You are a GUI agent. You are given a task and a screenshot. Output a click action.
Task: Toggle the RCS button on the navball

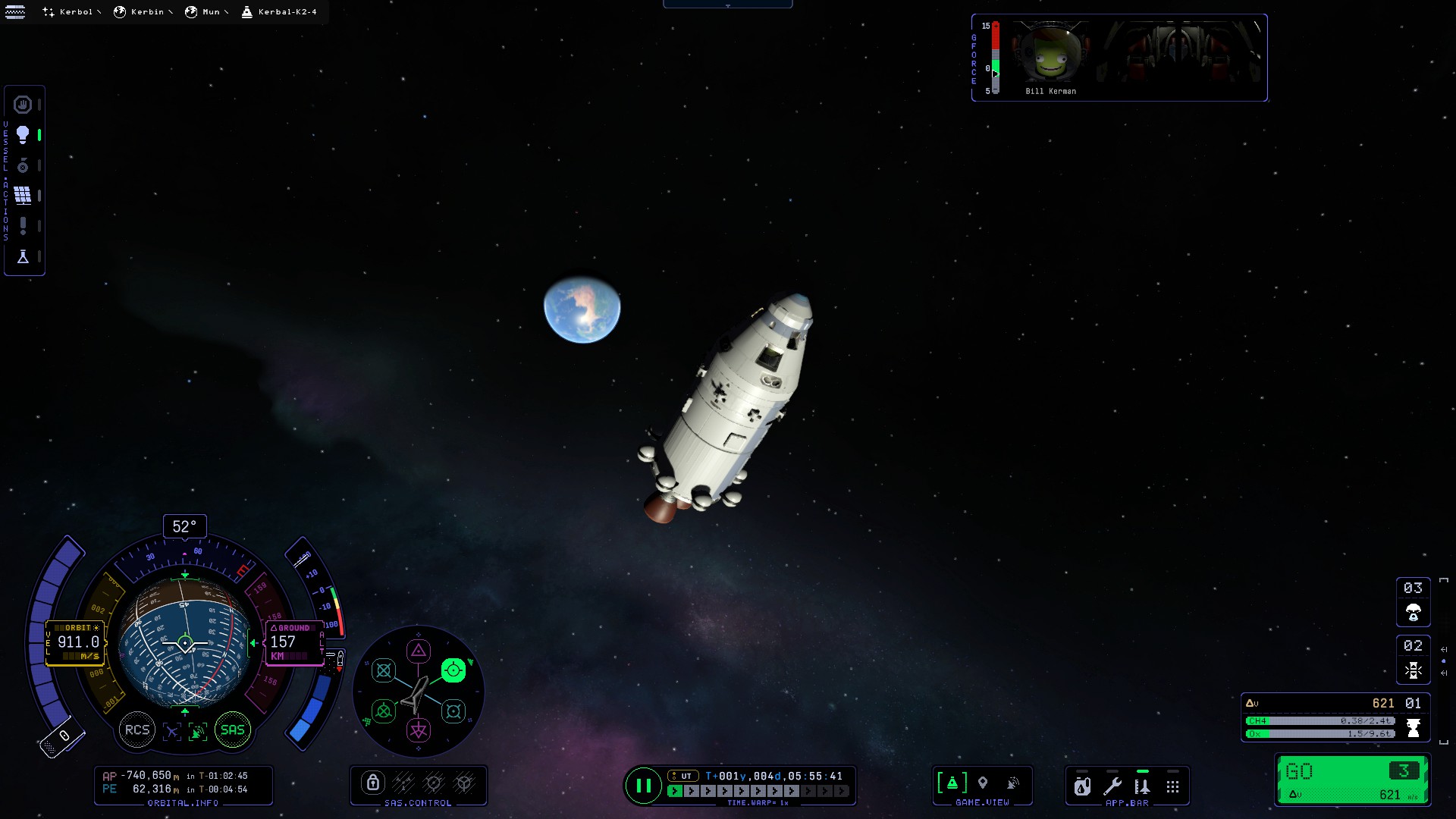[x=137, y=730]
